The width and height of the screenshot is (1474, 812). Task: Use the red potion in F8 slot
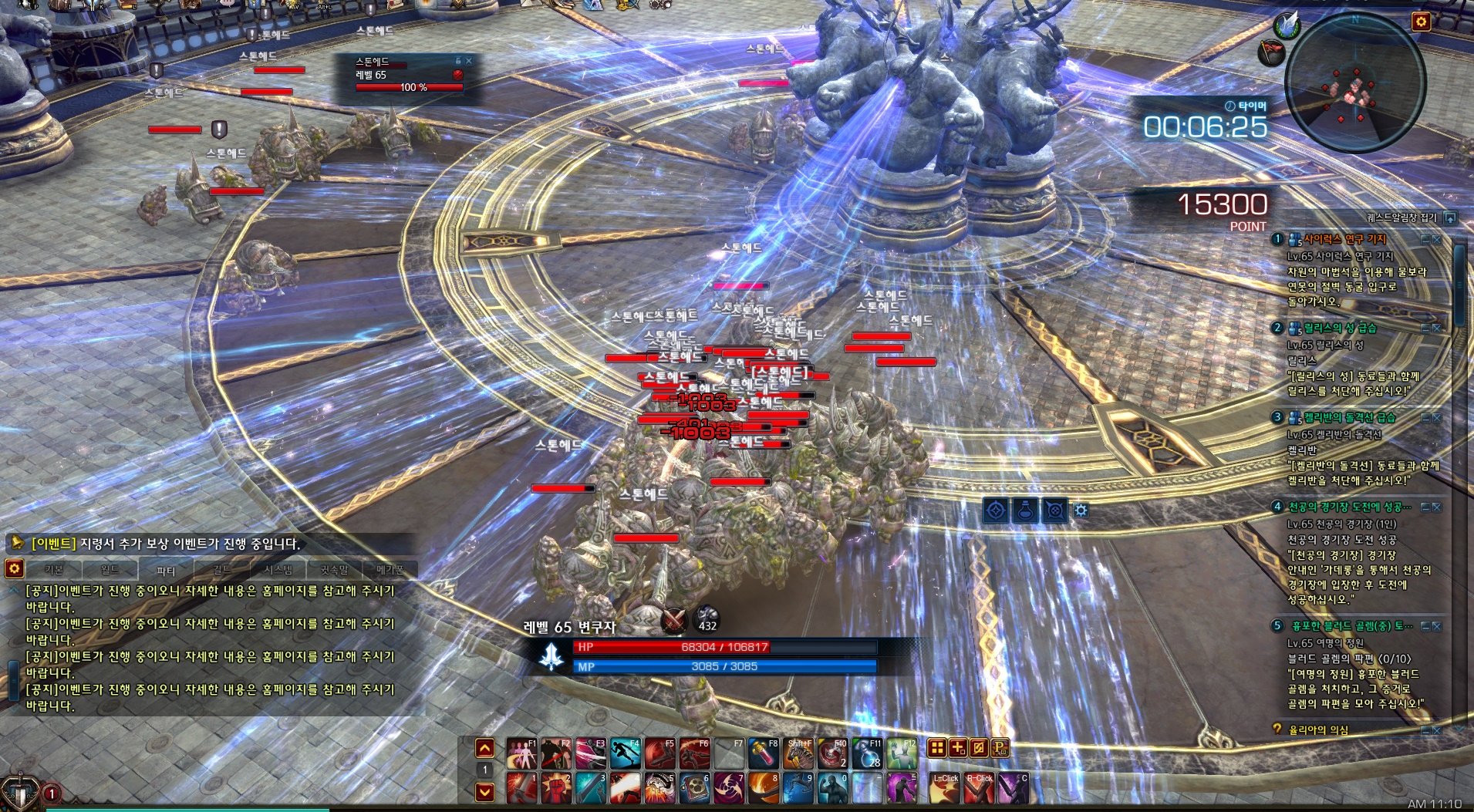(x=763, y=753)
